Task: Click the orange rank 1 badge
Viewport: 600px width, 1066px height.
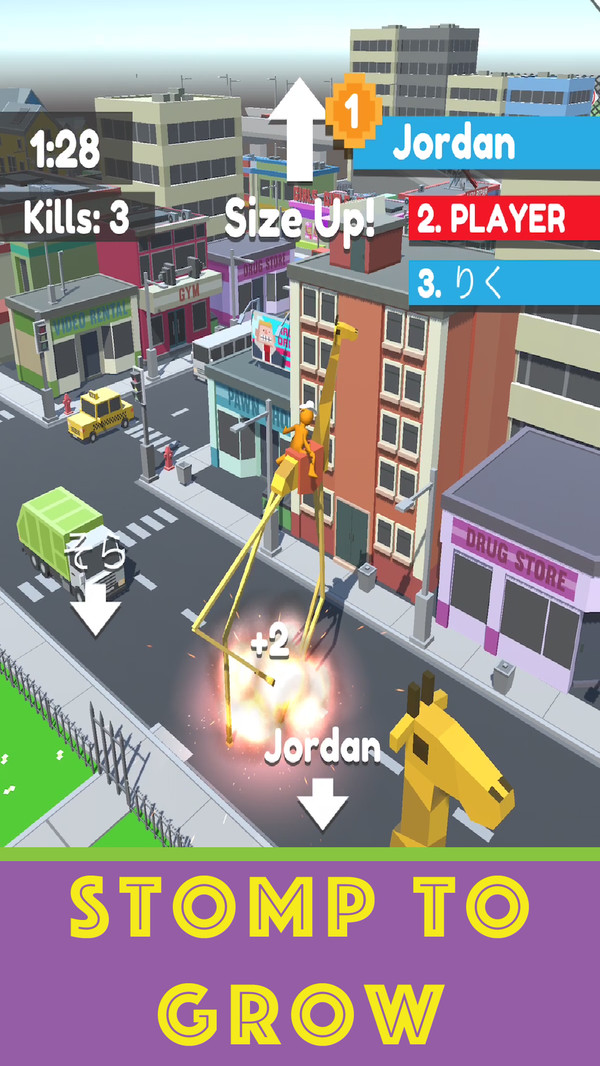Action: 352,110
